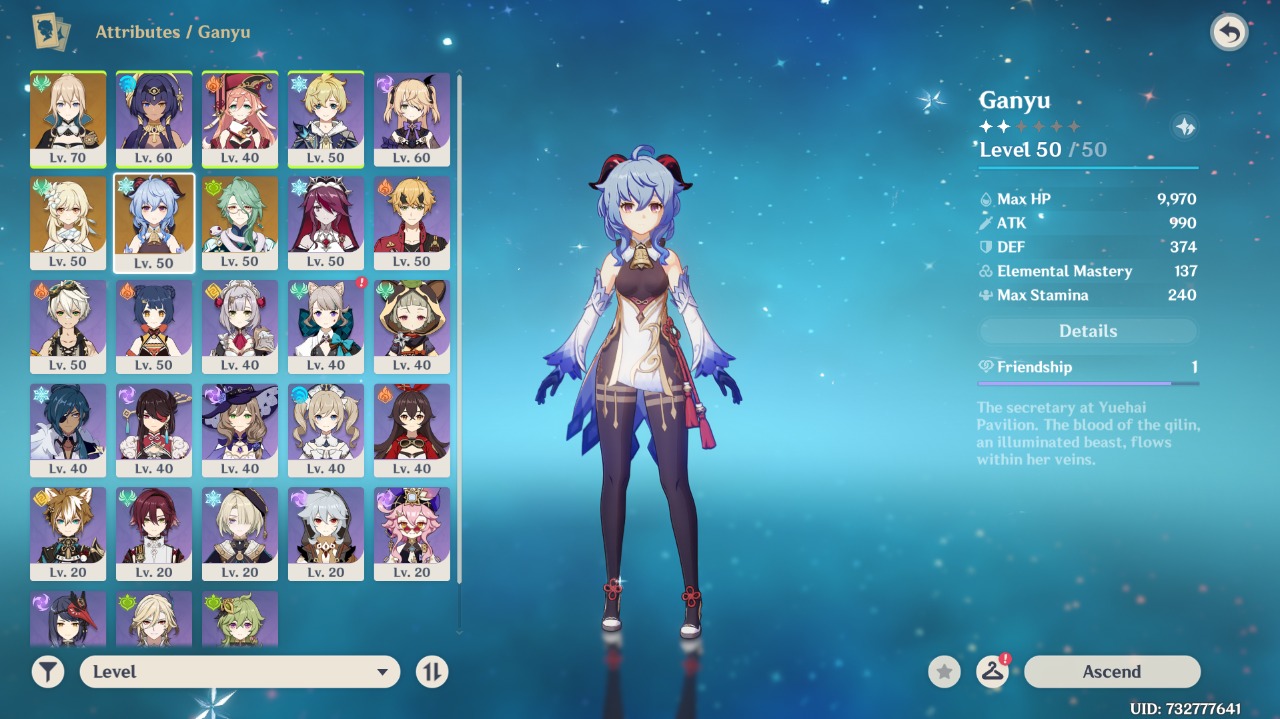Select Bennett's portrait
Screen dimensions: 1280x719
pyautogui.click(x=68, y=326)
